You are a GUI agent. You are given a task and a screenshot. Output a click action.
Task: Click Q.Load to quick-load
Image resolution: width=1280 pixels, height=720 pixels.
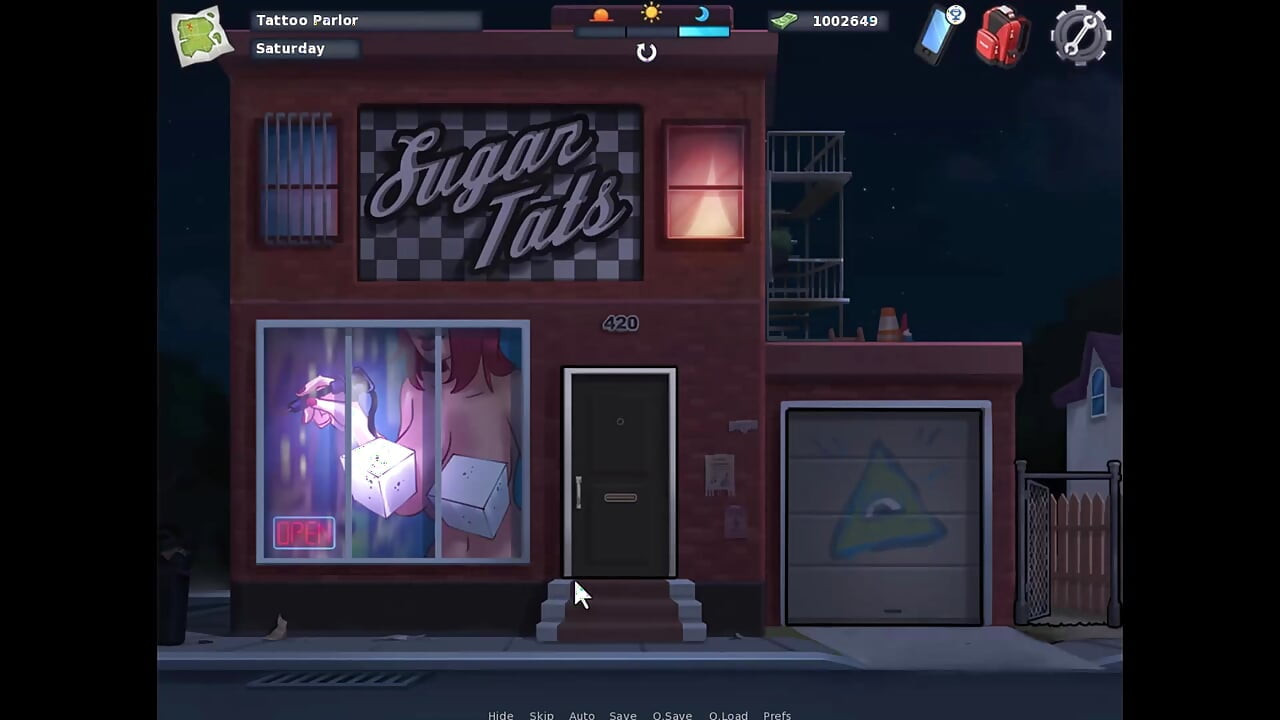point(728,715)
